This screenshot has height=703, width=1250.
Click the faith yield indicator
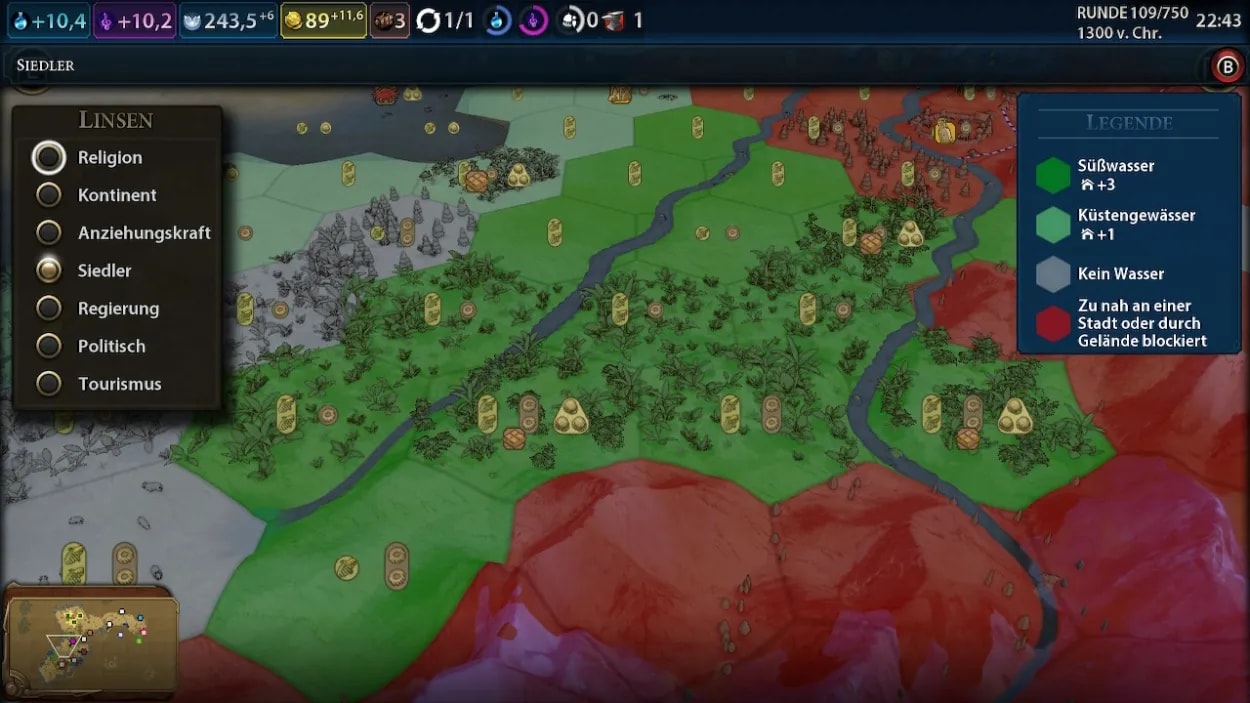coord(229,21)
